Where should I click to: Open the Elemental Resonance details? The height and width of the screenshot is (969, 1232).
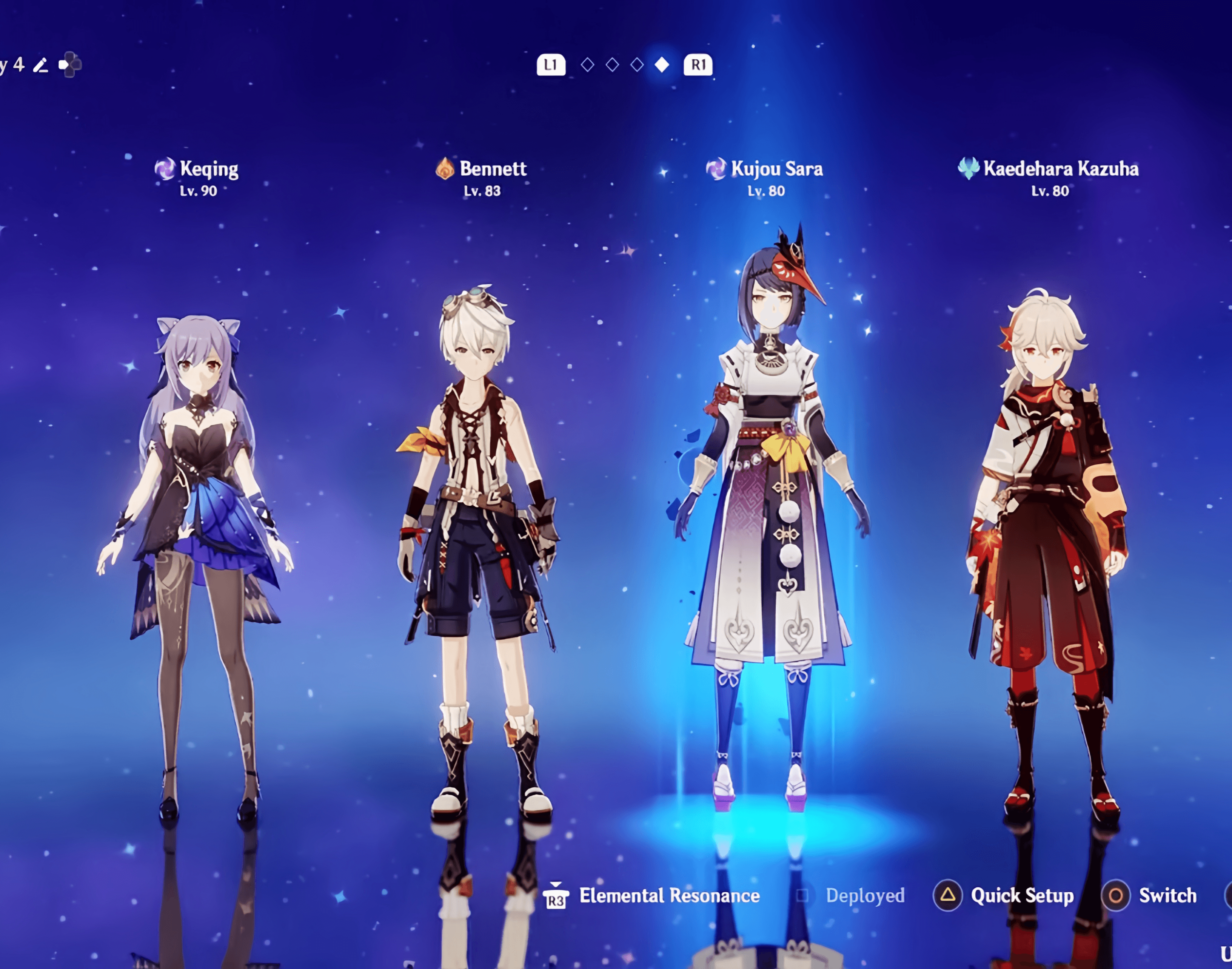click(x=668, y=896)
